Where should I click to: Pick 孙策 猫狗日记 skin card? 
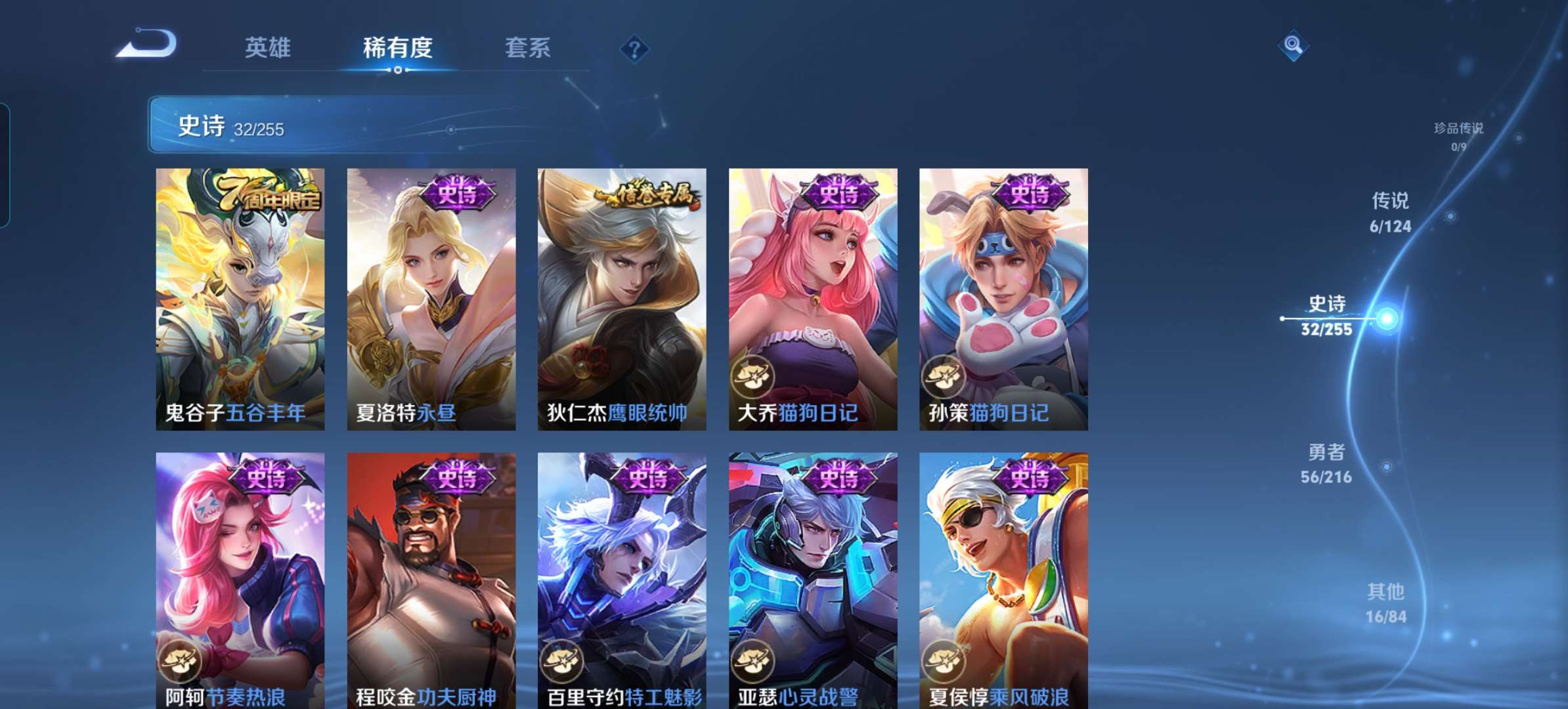(1003, 299)
